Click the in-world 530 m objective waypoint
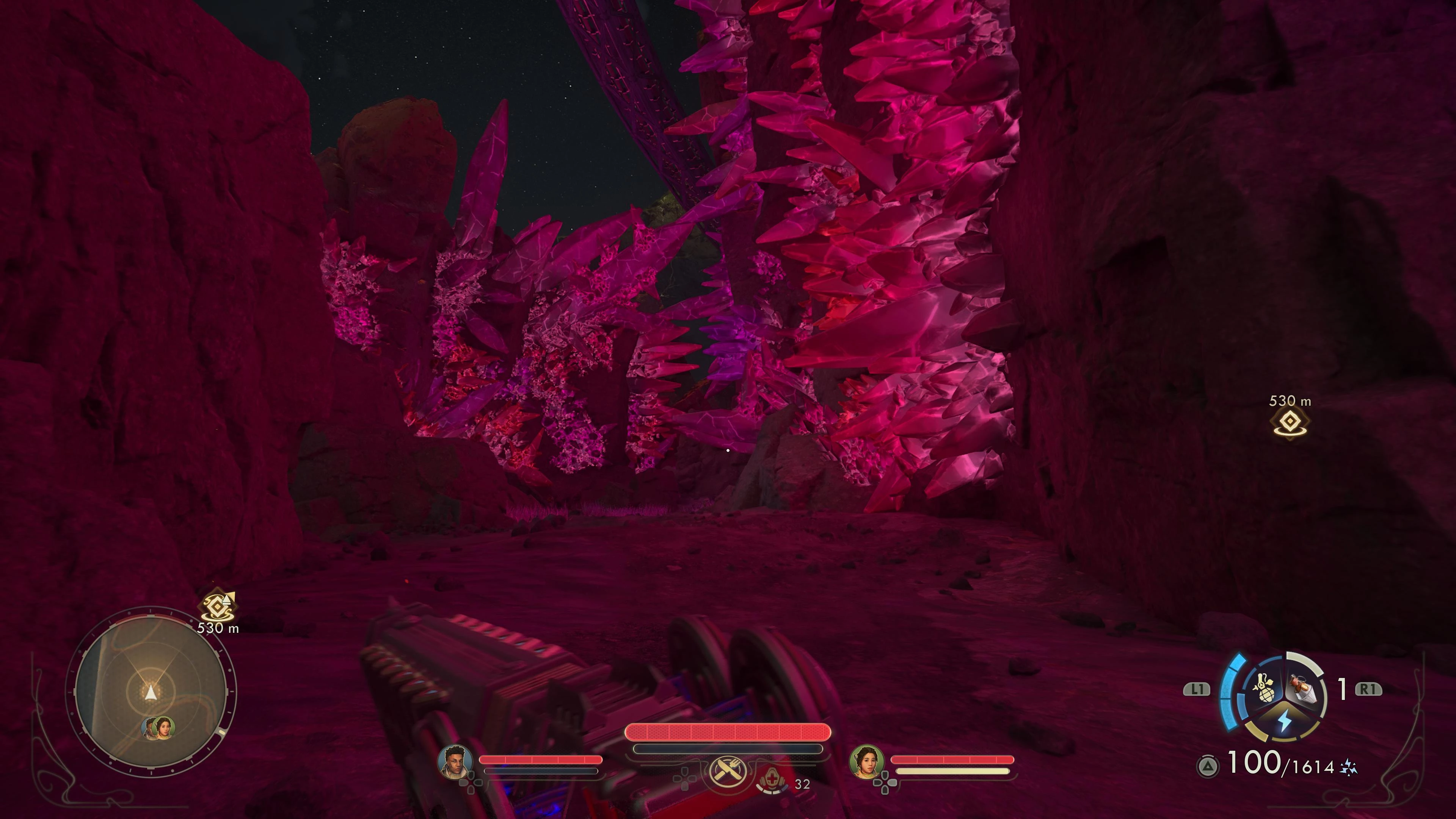Screen dimensions: 1456x819 (x=1290, y=422)
